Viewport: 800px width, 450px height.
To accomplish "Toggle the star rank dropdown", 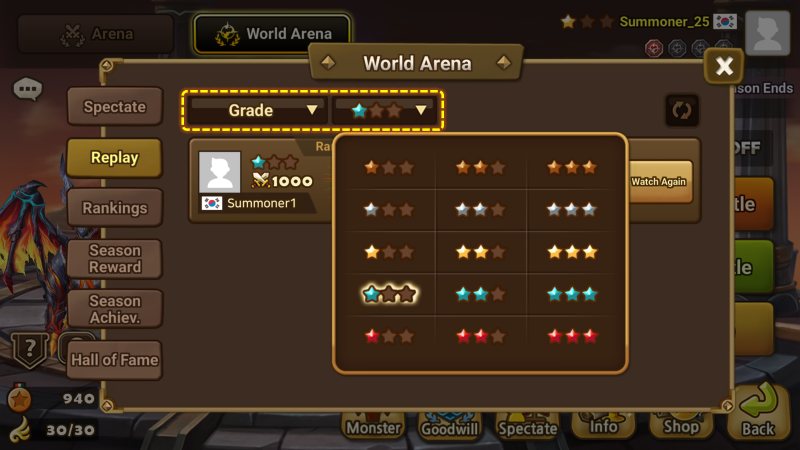I will coord(388,110).
